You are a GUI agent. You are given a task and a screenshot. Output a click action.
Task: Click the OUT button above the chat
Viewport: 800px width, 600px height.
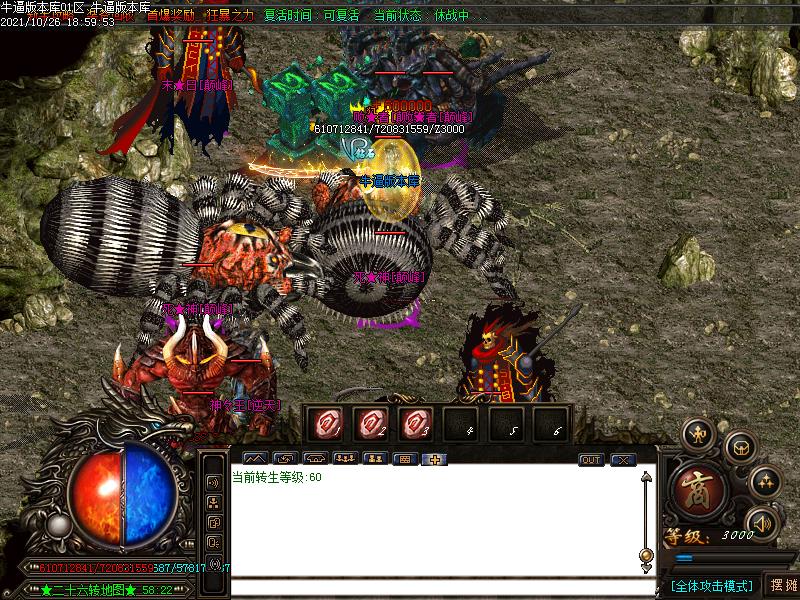pyautogui.click(x=591, y=459)
